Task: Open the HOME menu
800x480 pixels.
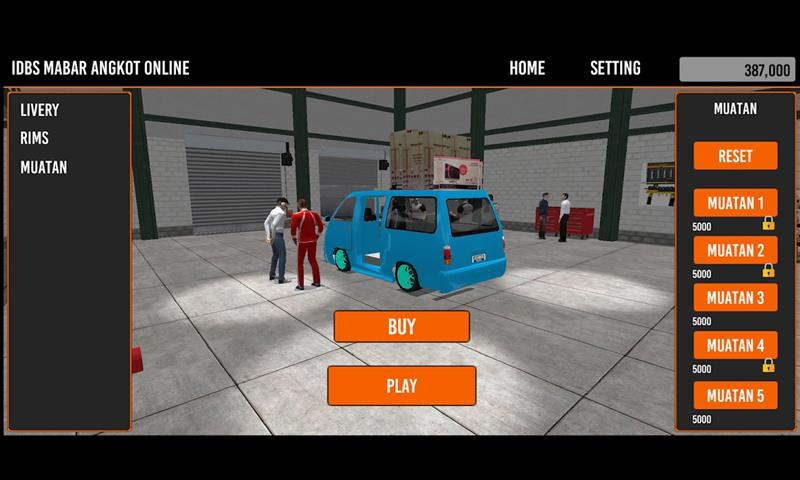Action: tap(527, 69)
